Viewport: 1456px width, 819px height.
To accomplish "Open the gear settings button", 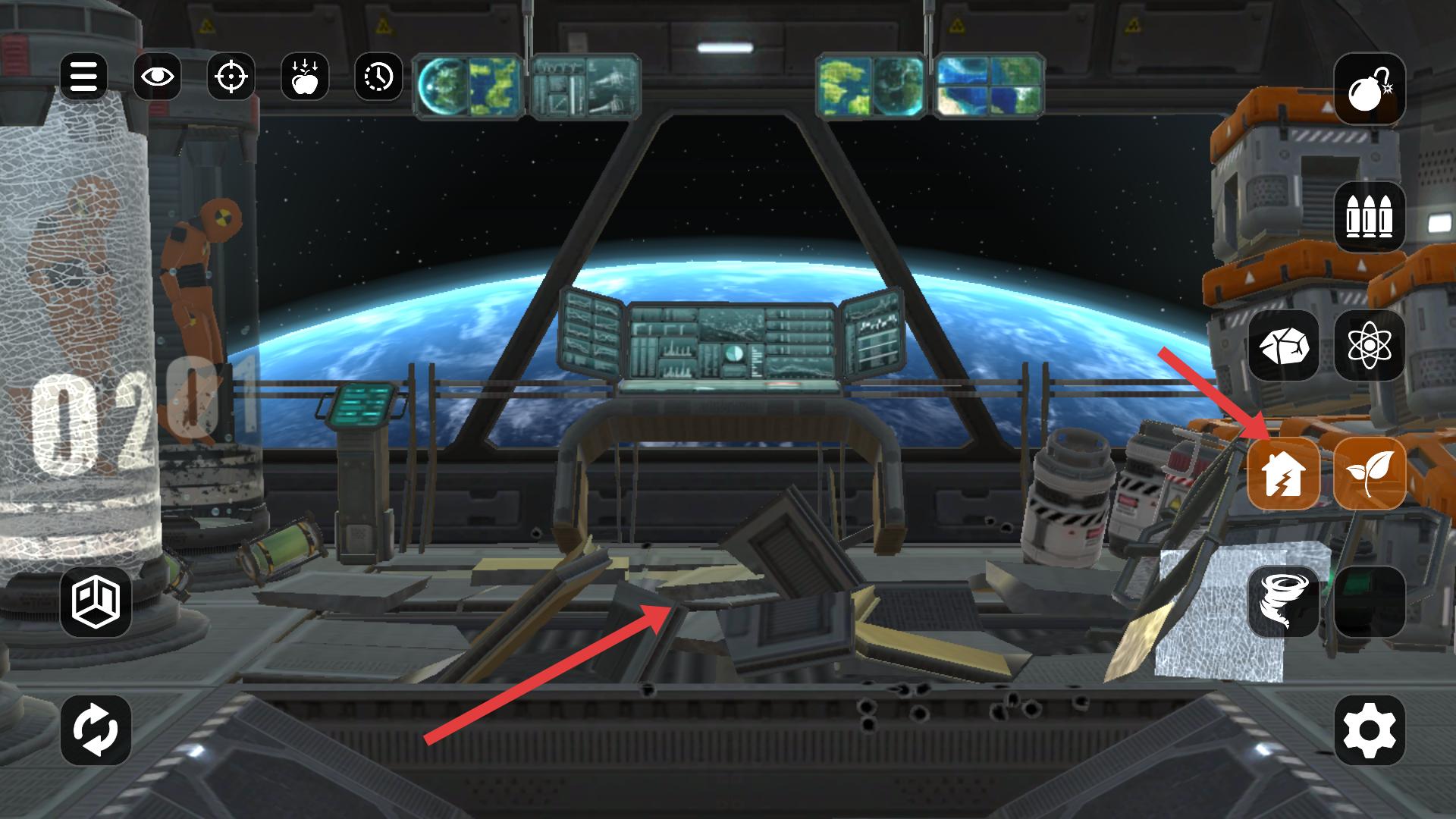I will [1369, 730].
